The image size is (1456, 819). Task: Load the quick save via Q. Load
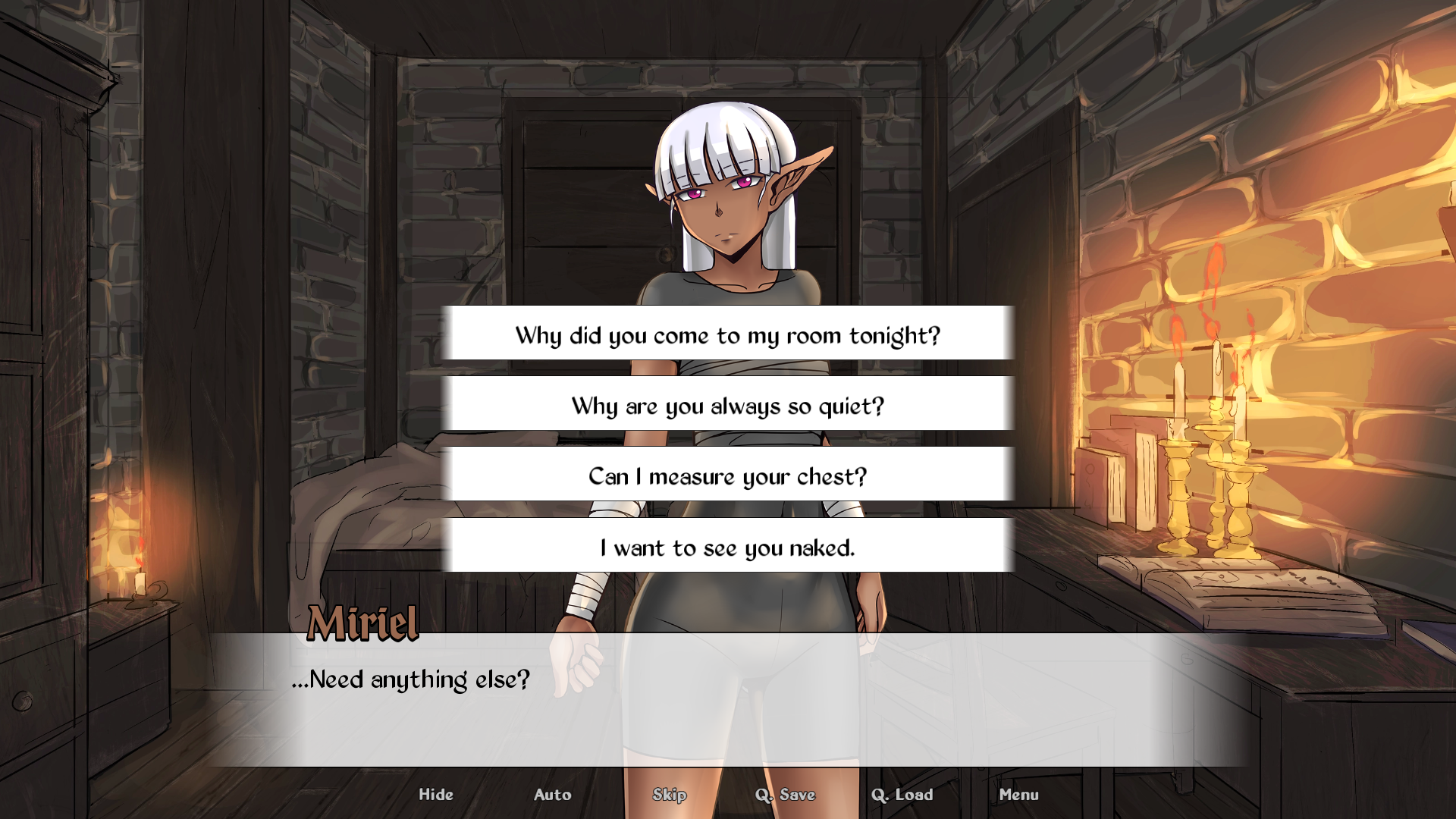pos(903,795)
